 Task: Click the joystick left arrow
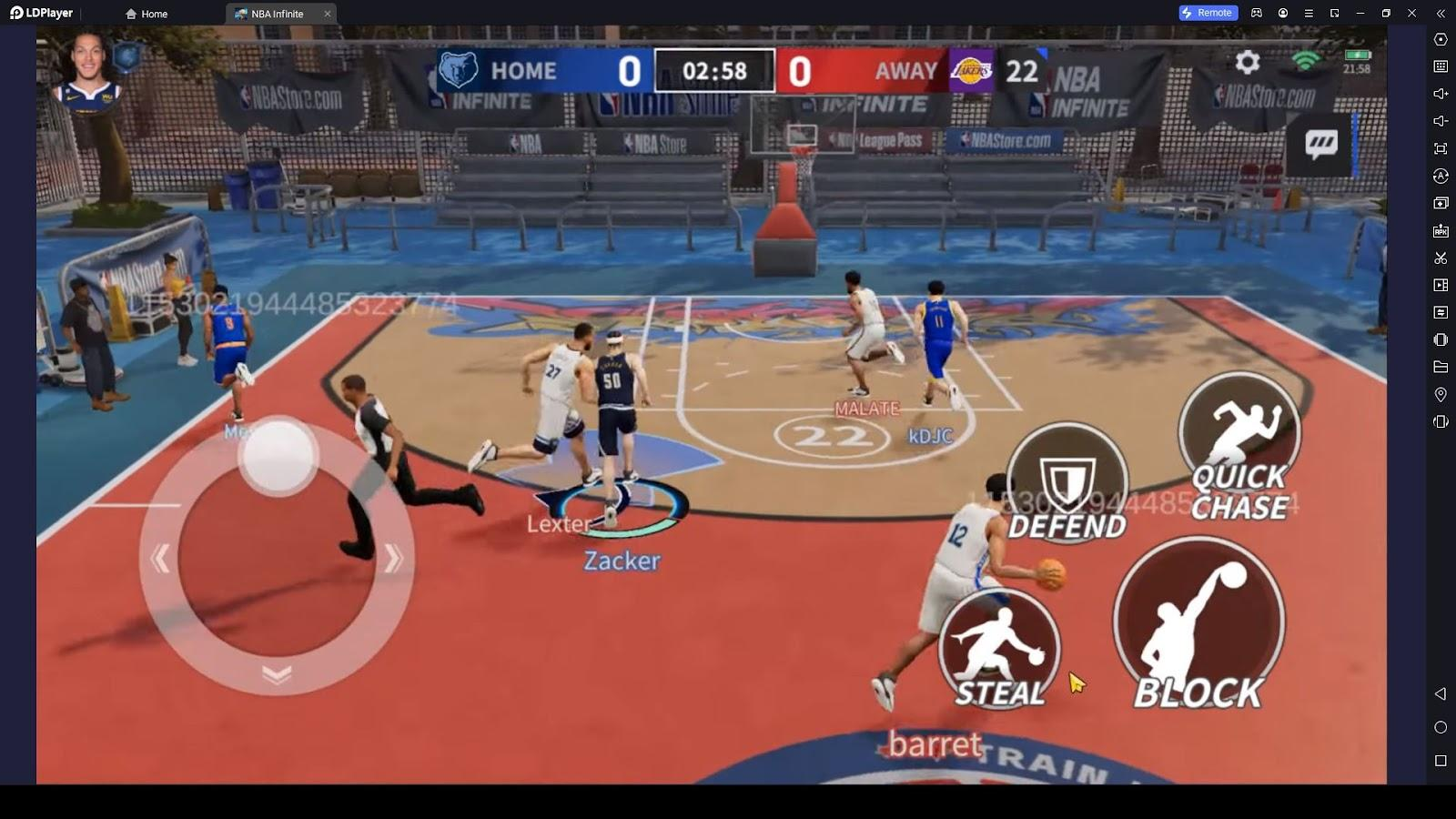(x=160, y=558)
